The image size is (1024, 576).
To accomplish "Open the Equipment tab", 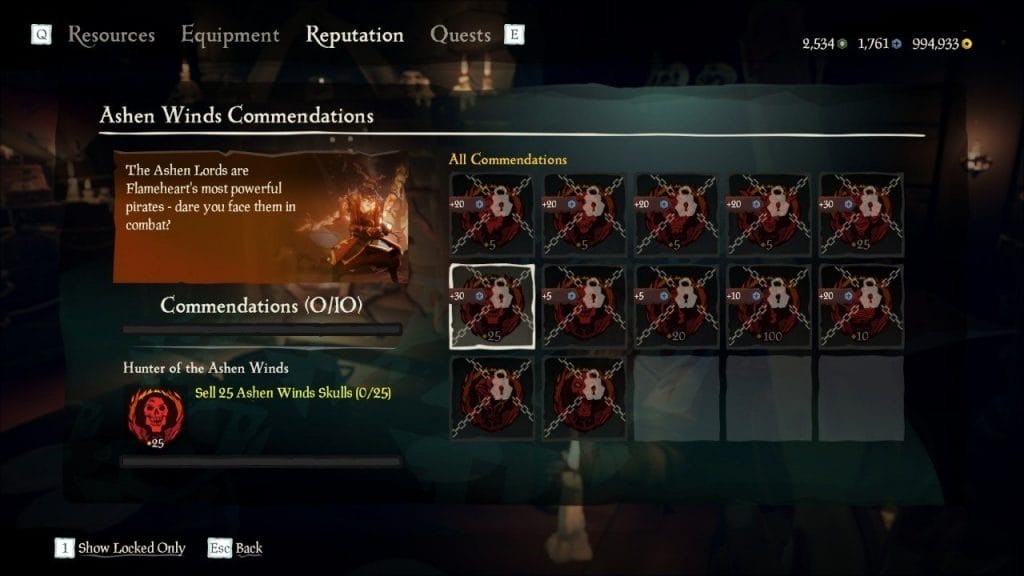I will coord(230,35).
